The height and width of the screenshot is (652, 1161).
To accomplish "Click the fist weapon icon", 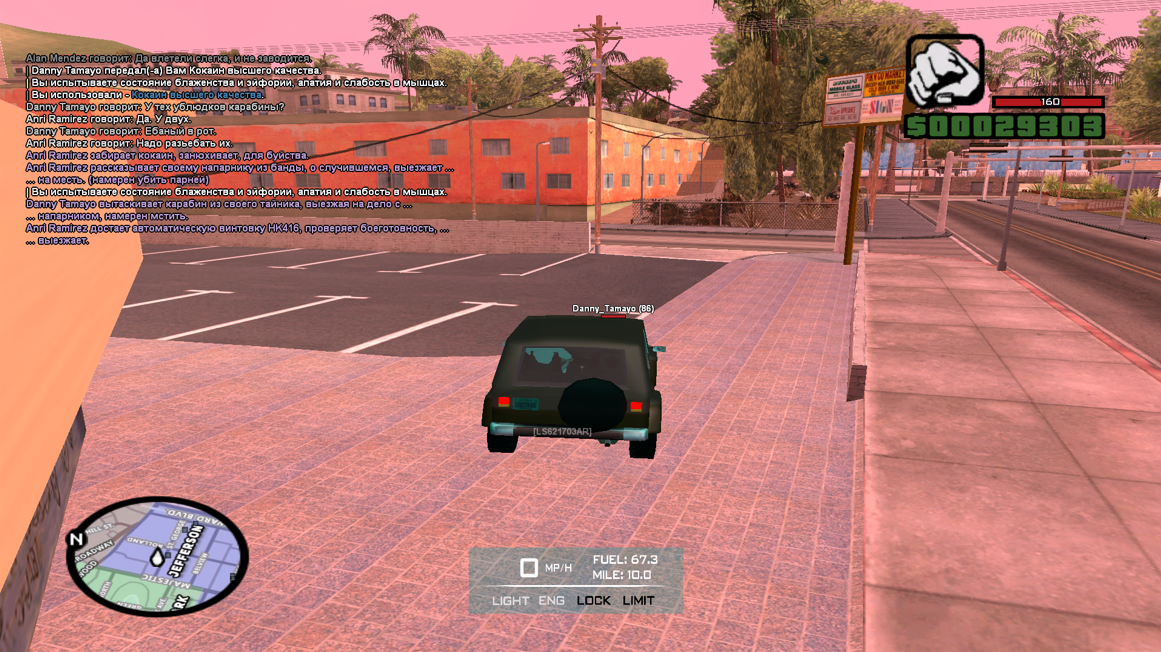I will click(x=944, y=71).
